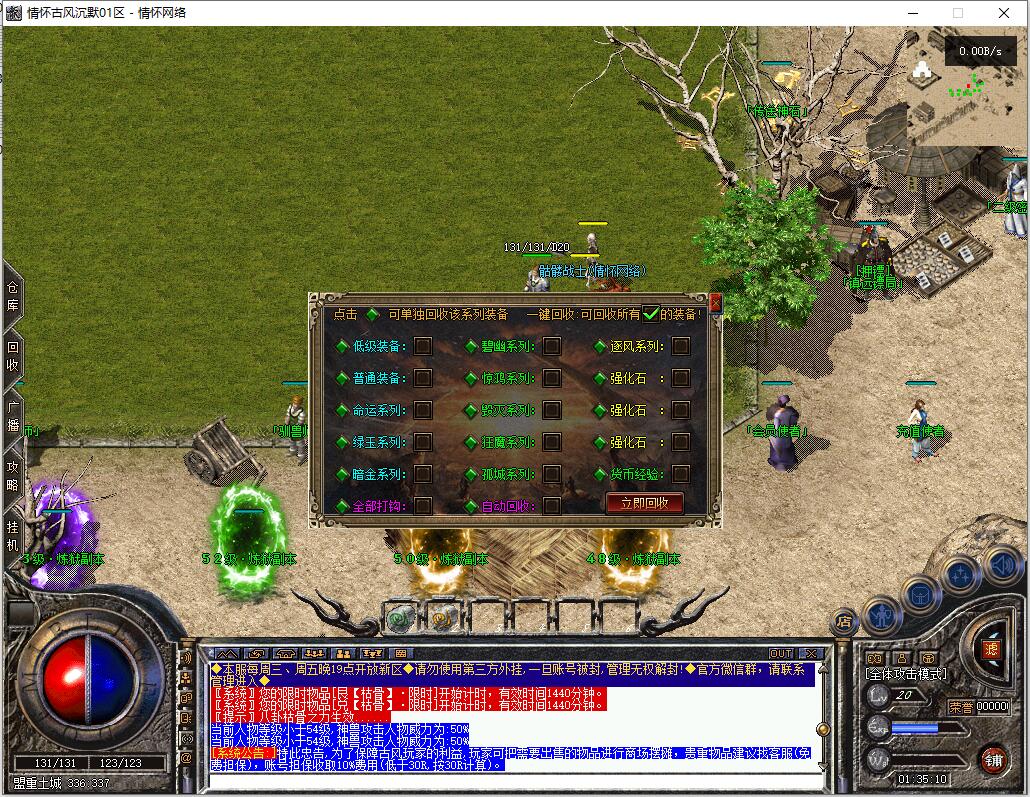Enable the 命运系列 recycle checkbox
Viewport: 1030px width, 797px height.
[423, 410]
